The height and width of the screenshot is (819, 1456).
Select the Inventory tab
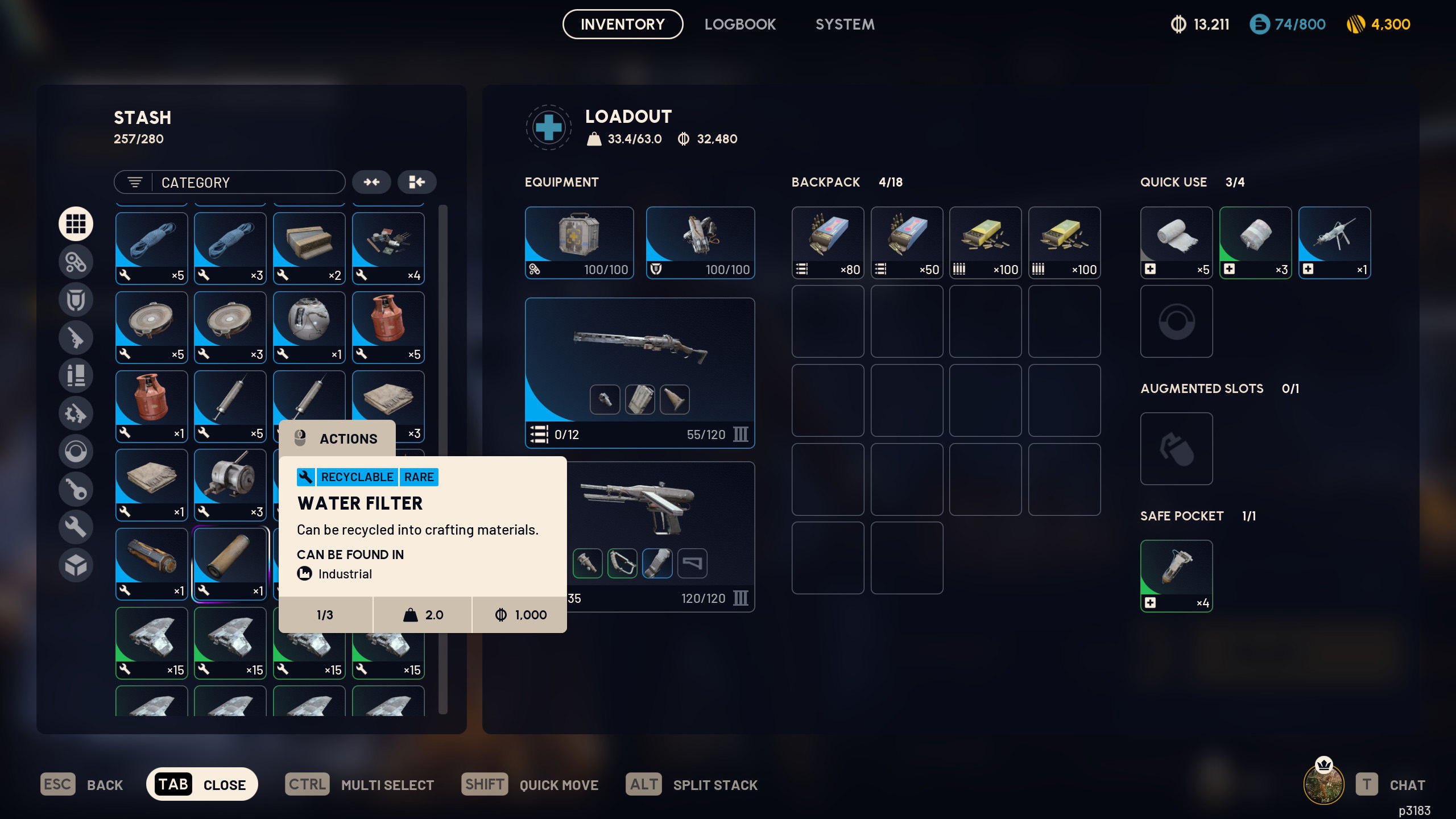(x=622, y=24)
